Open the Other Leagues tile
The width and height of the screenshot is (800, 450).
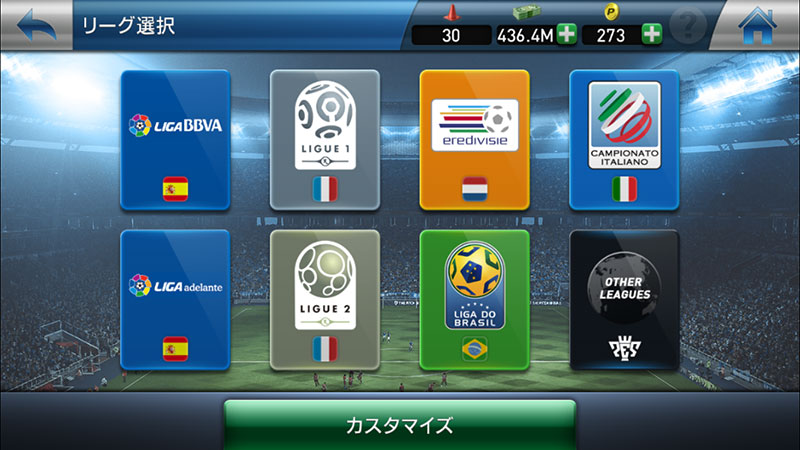624,300
